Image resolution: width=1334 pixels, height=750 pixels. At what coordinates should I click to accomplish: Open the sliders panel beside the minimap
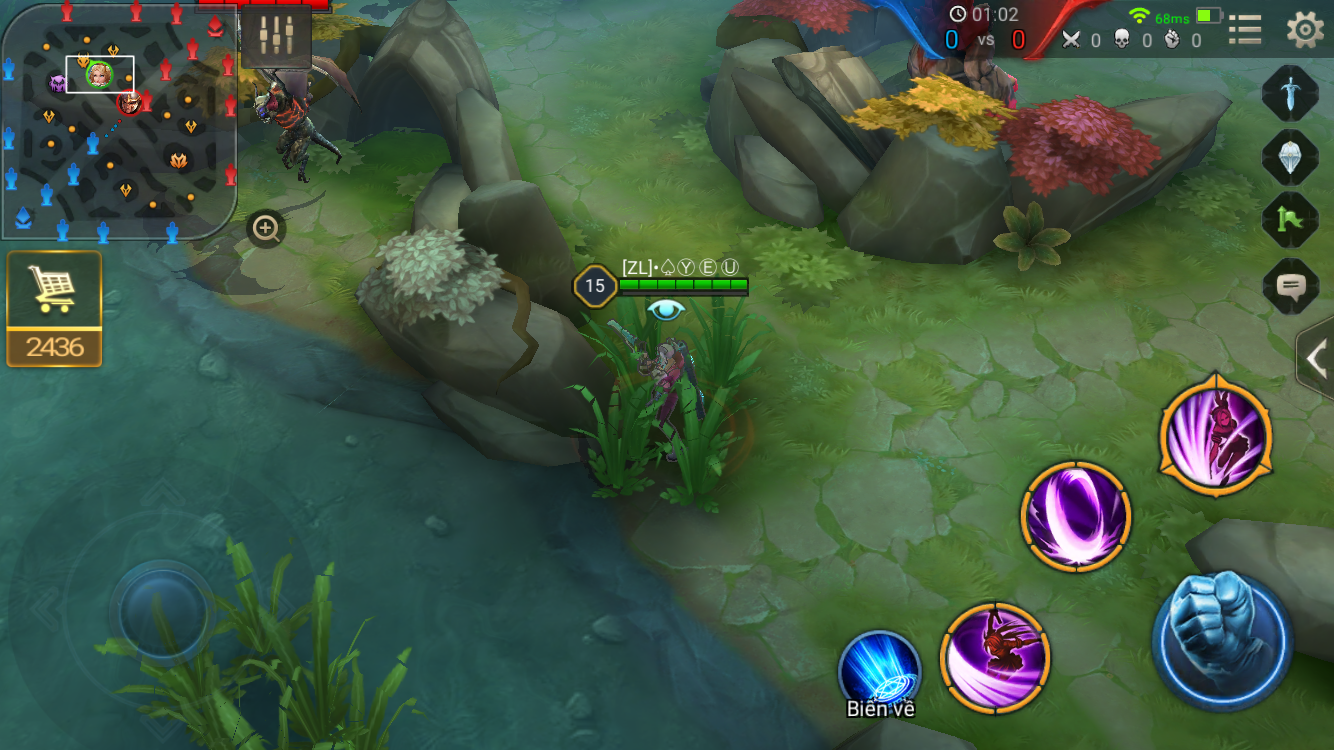276,36
